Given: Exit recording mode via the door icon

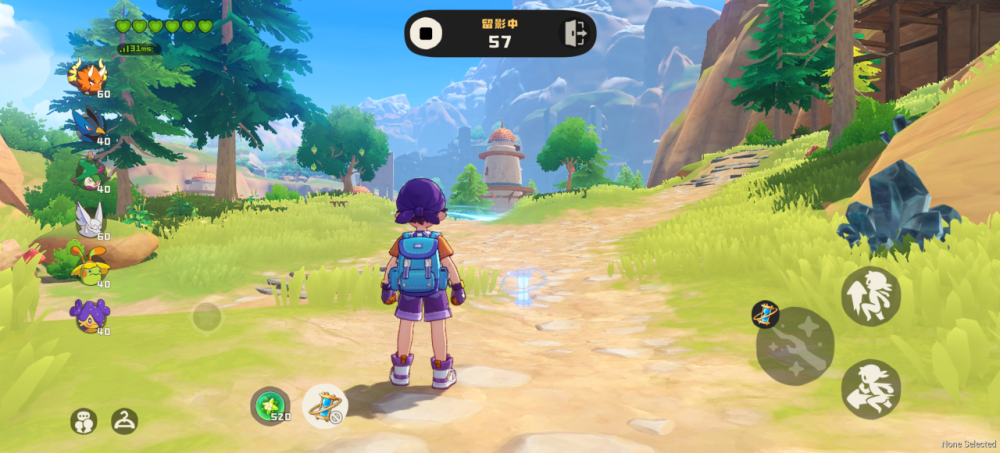Looking at the screenshot, I should [573, 33].
